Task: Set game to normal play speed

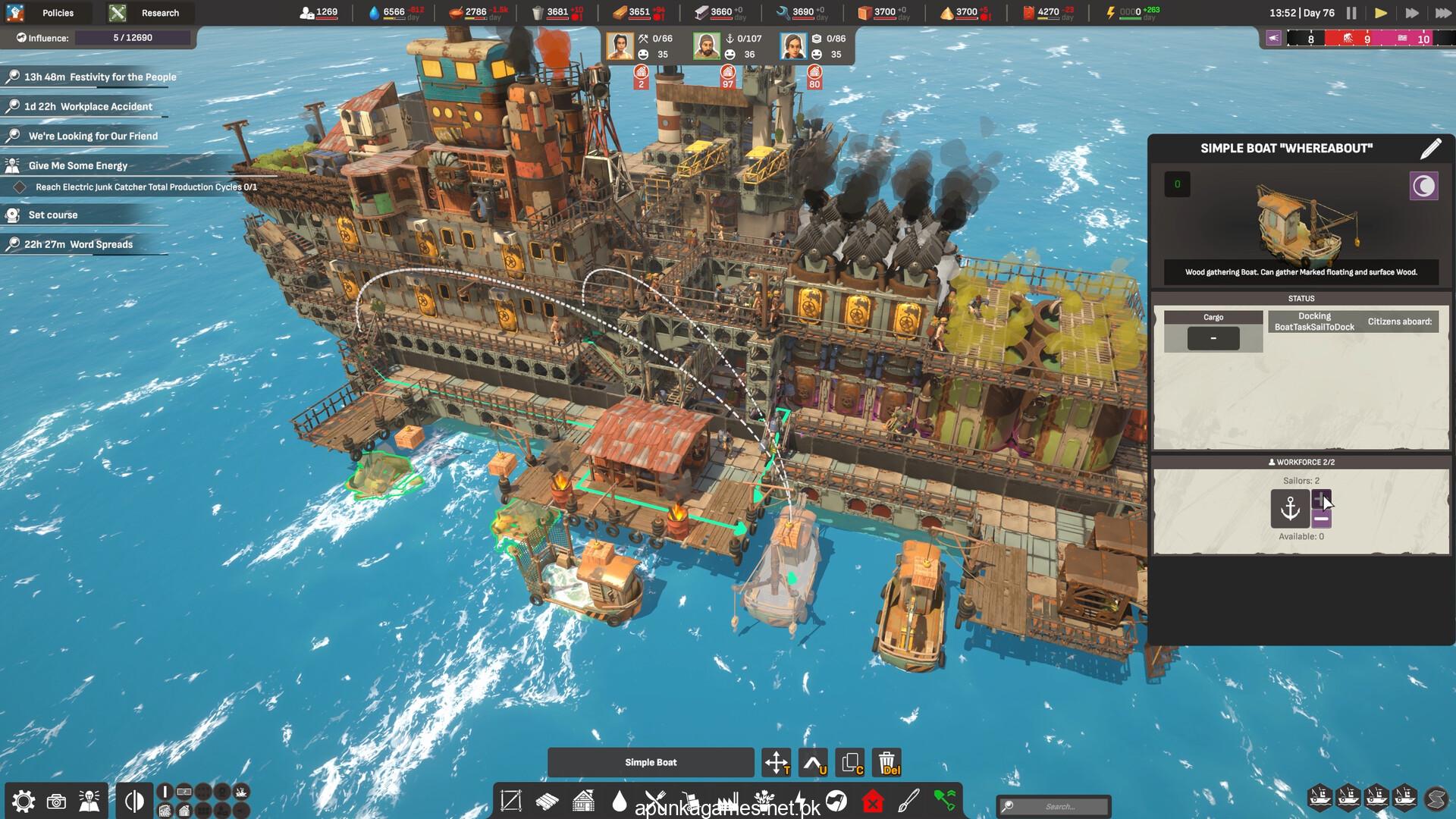Action: coord(1380,13)
